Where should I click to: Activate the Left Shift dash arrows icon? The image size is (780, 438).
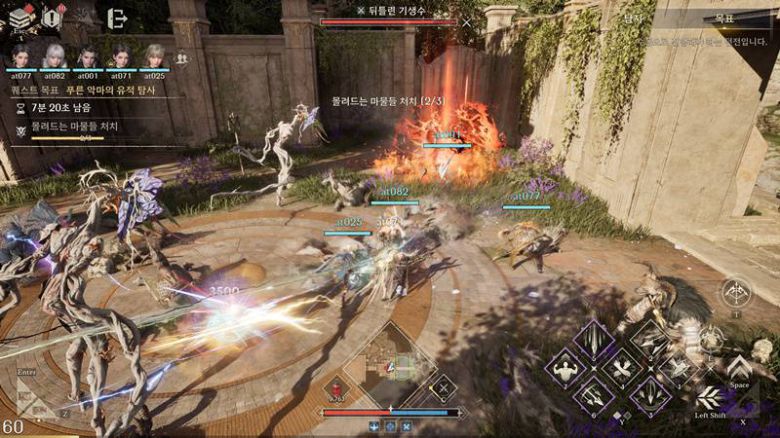[708, 396]
